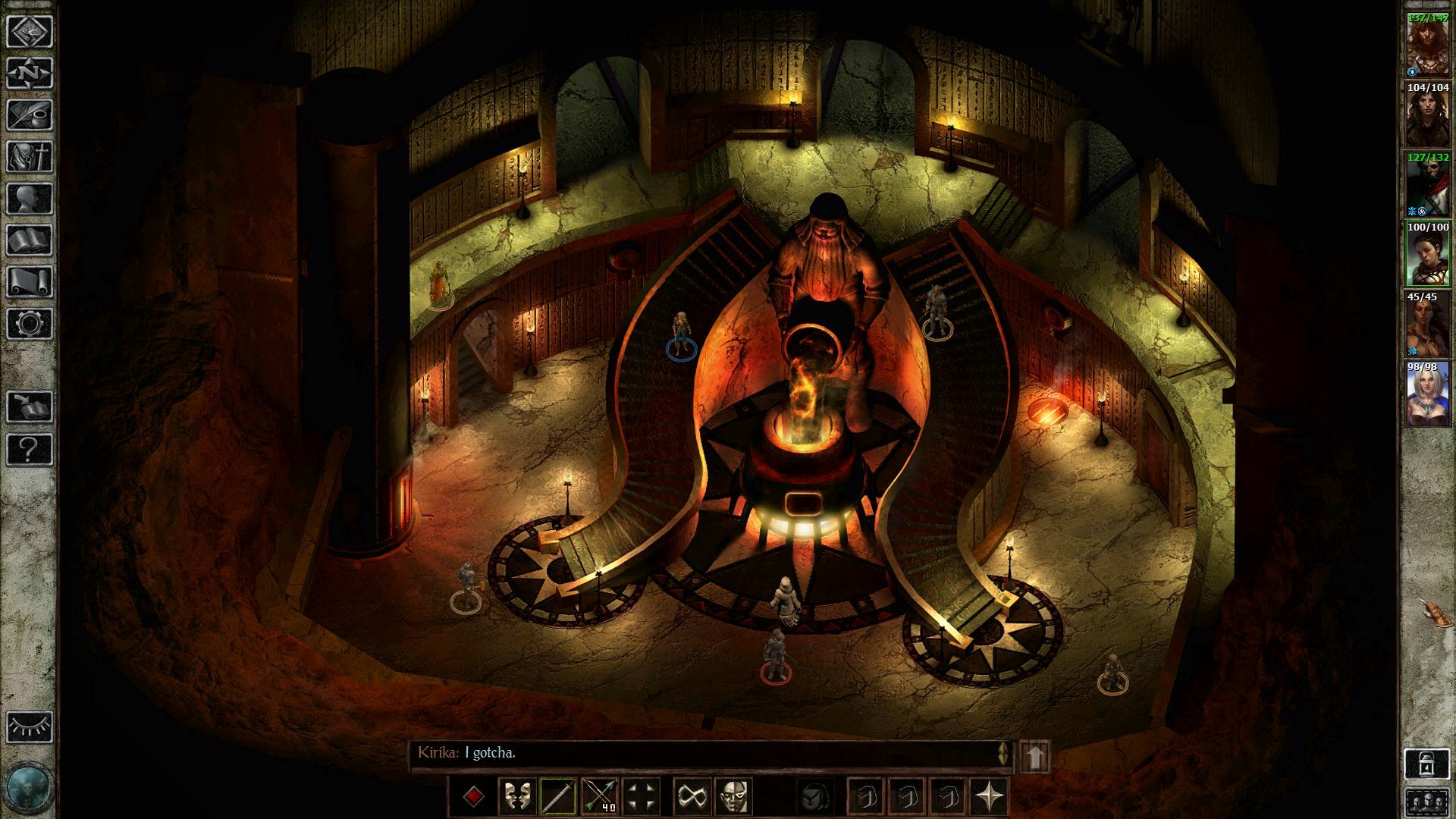Viewport: 1456px width, 819px height.
Task: Open the mage spellbook open-book button
Action: (x=30, y=240)
